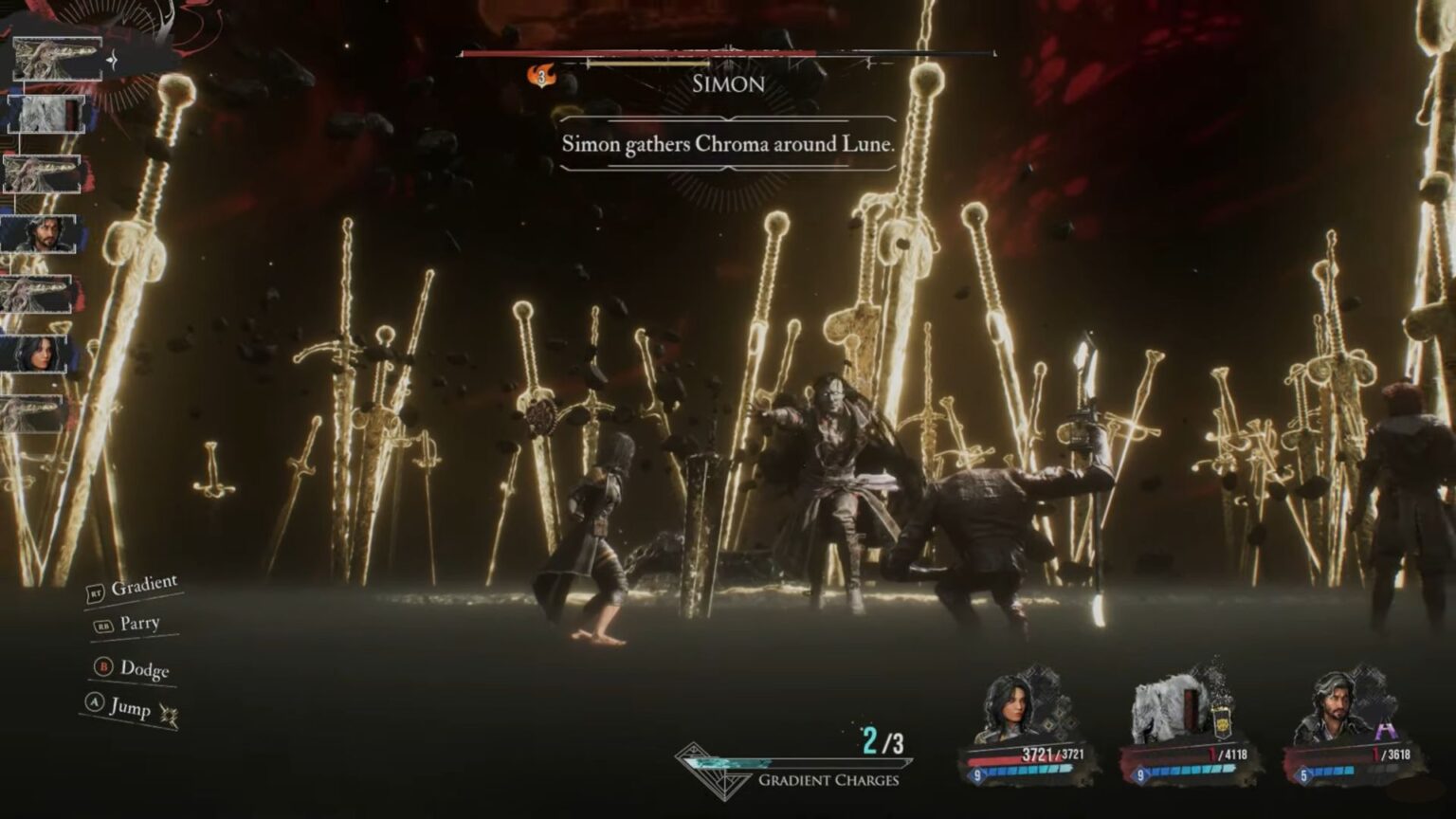The image size is (1456, 819).
Task: Click Lune's portrait in the turn order
Action: tap(38, 354)
